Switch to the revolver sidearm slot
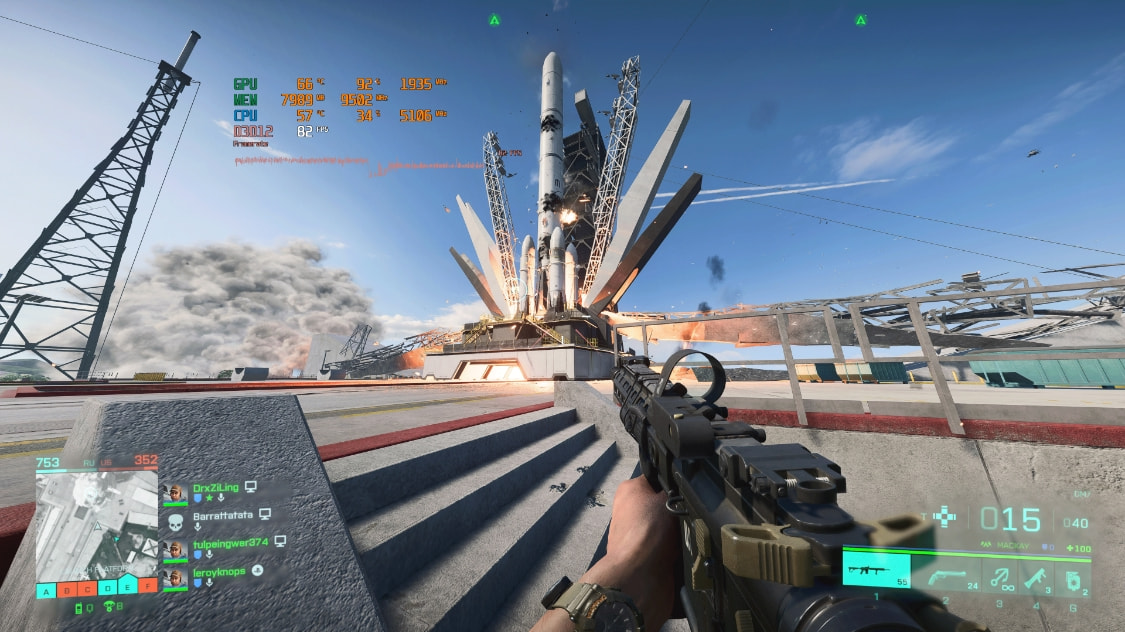 (x=945, y=577)
